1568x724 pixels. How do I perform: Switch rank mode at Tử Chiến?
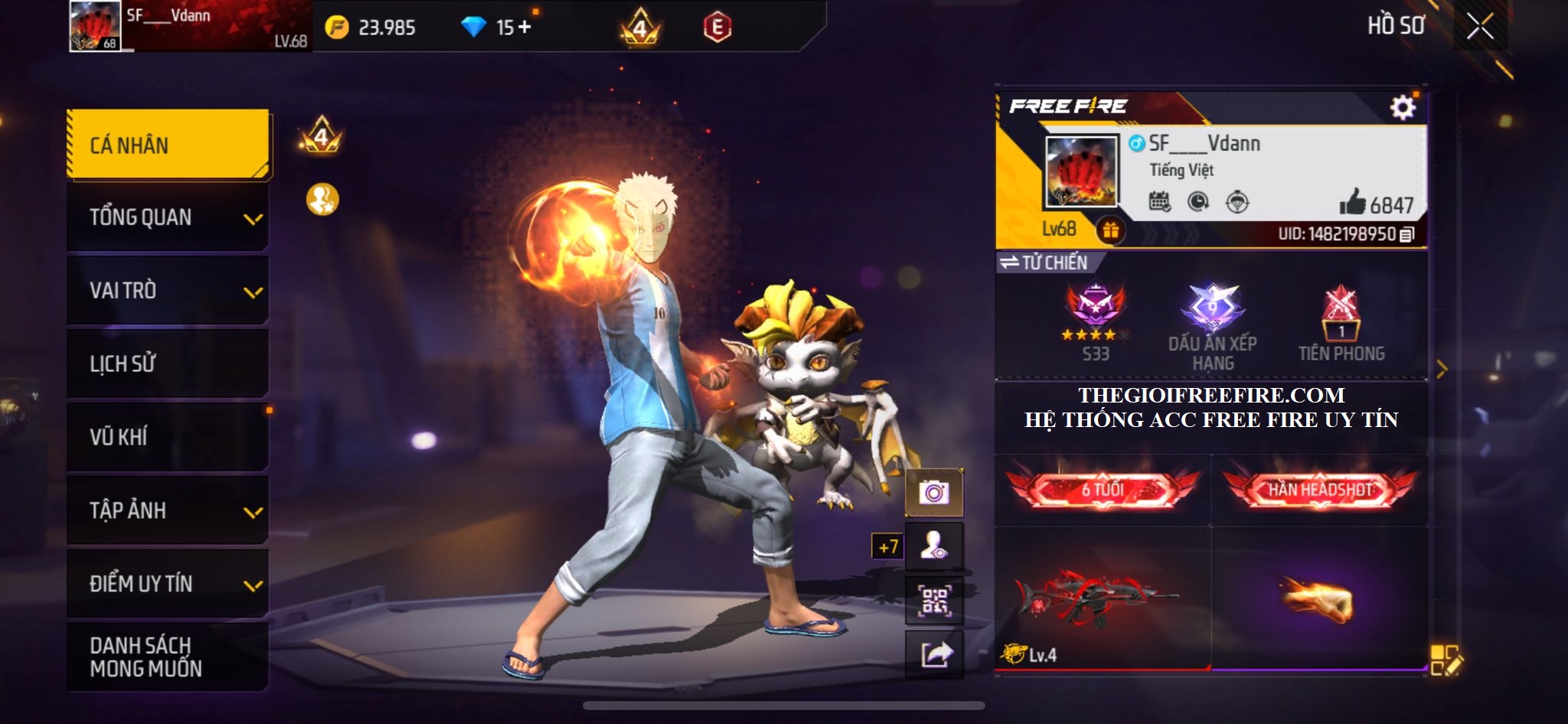pos(1046,263)
